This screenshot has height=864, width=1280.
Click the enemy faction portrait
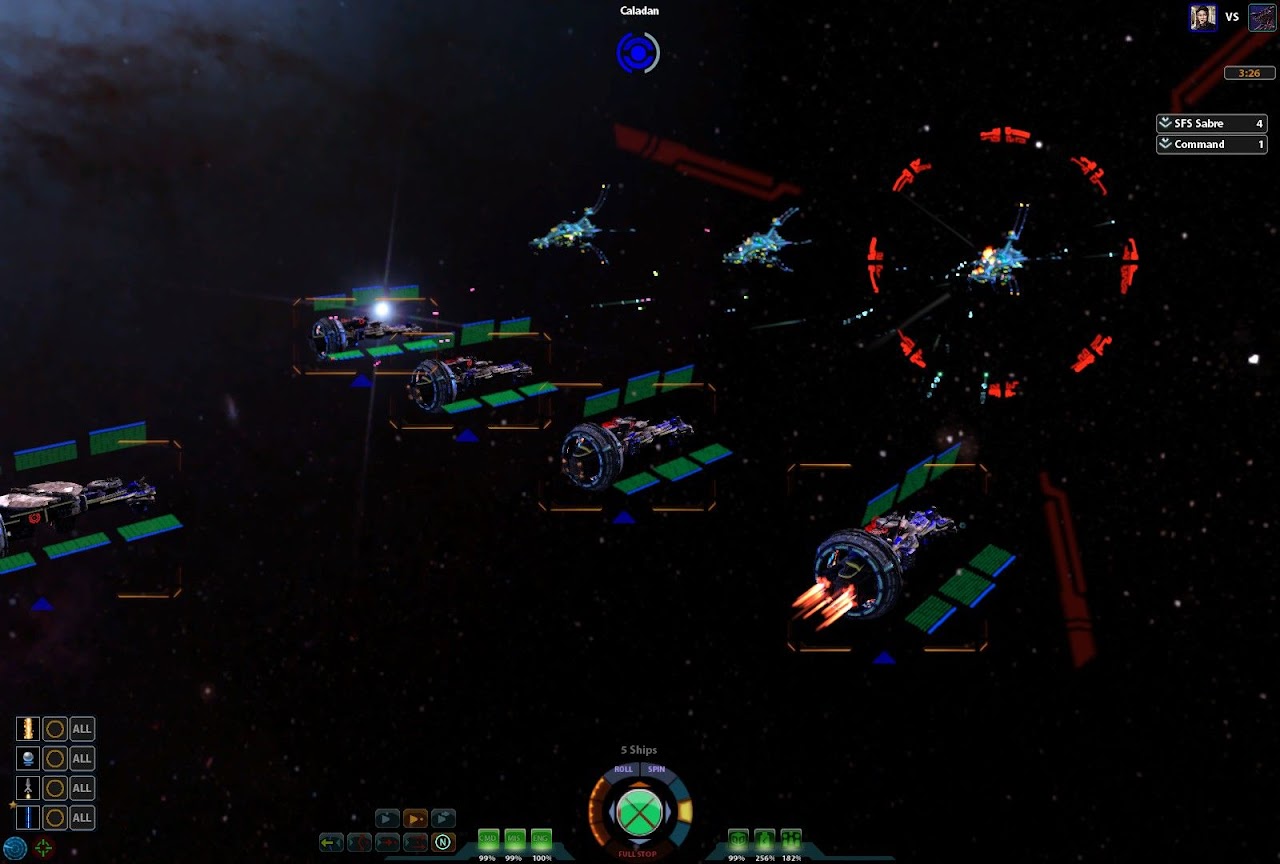1262,17
